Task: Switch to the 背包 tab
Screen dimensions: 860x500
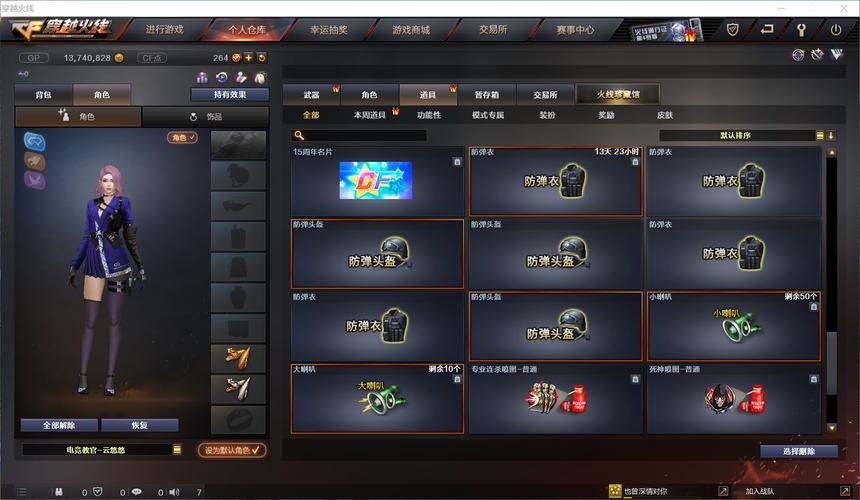Action: [x=43, y=95]
